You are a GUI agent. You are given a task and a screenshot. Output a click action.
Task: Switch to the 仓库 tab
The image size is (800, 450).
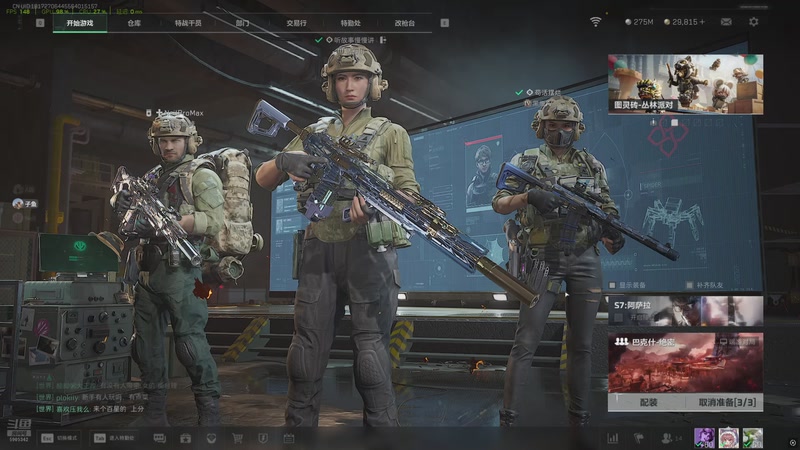pos(134,22)
